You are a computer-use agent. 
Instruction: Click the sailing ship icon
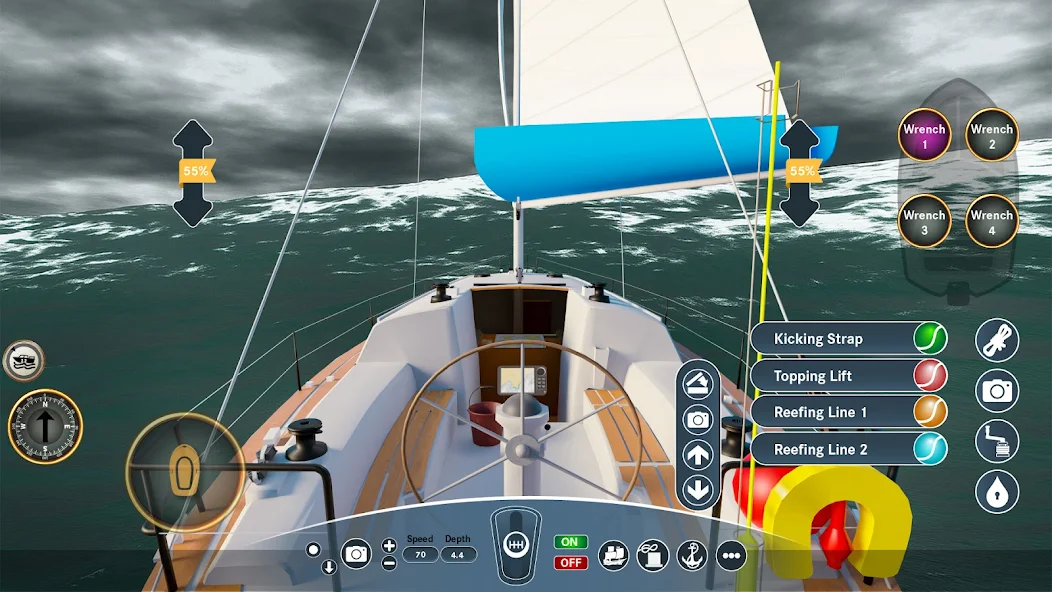point(613,555)
